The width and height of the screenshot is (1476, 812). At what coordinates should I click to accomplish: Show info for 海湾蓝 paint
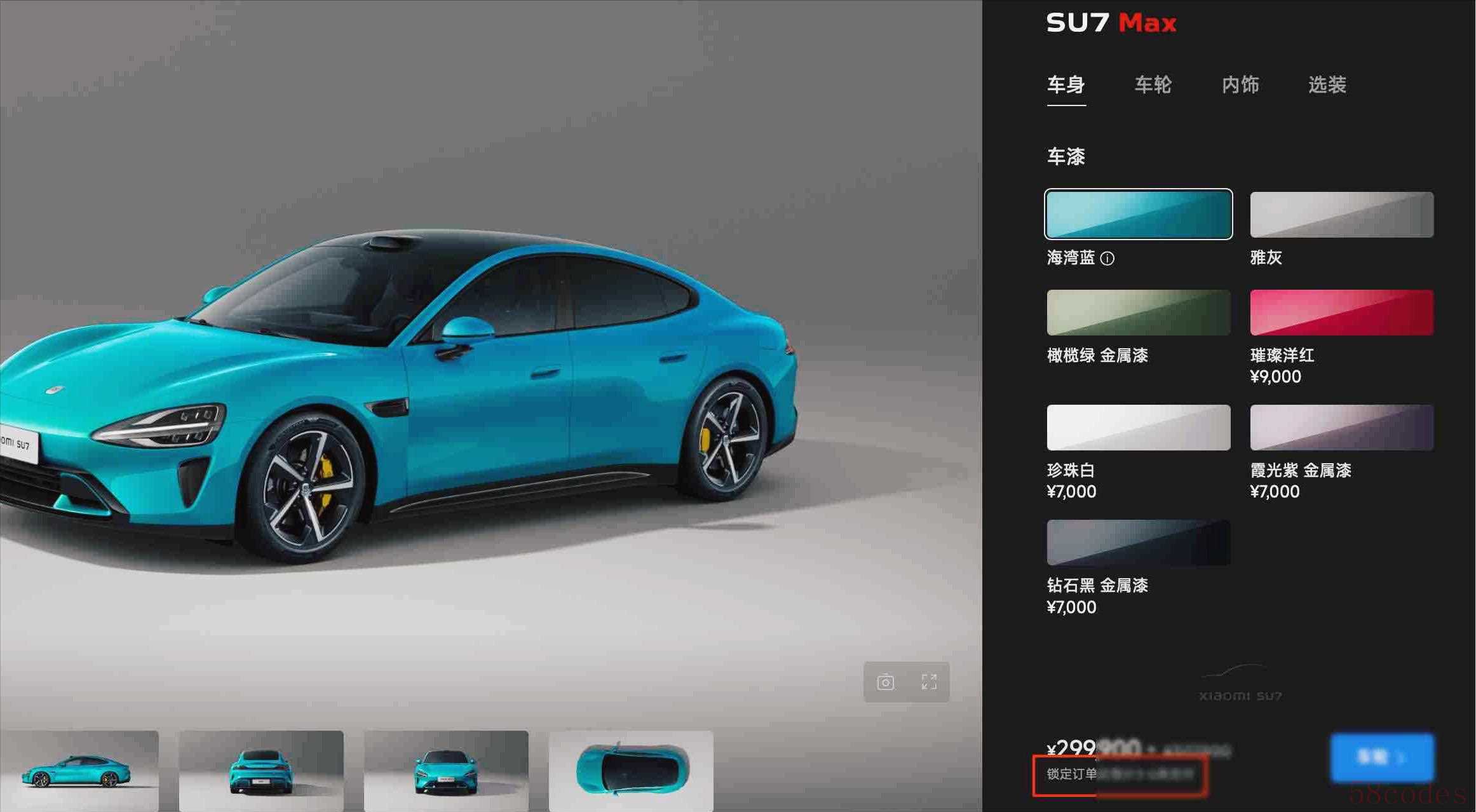click(x=1107, y=259)
